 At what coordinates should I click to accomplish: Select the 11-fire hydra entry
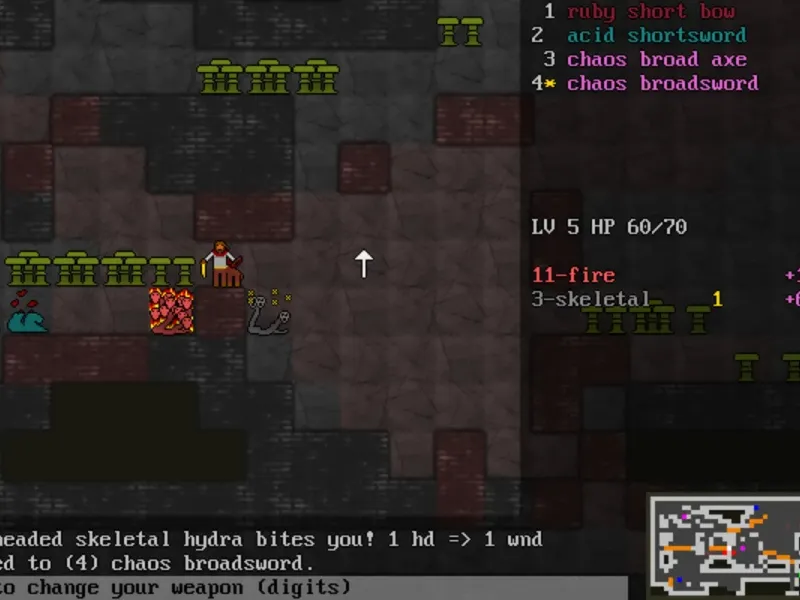(573, 275)
